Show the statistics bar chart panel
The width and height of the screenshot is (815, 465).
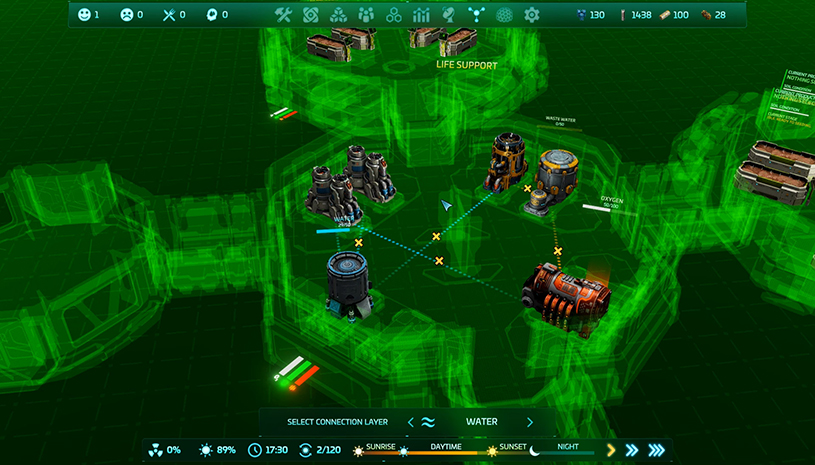421,15
